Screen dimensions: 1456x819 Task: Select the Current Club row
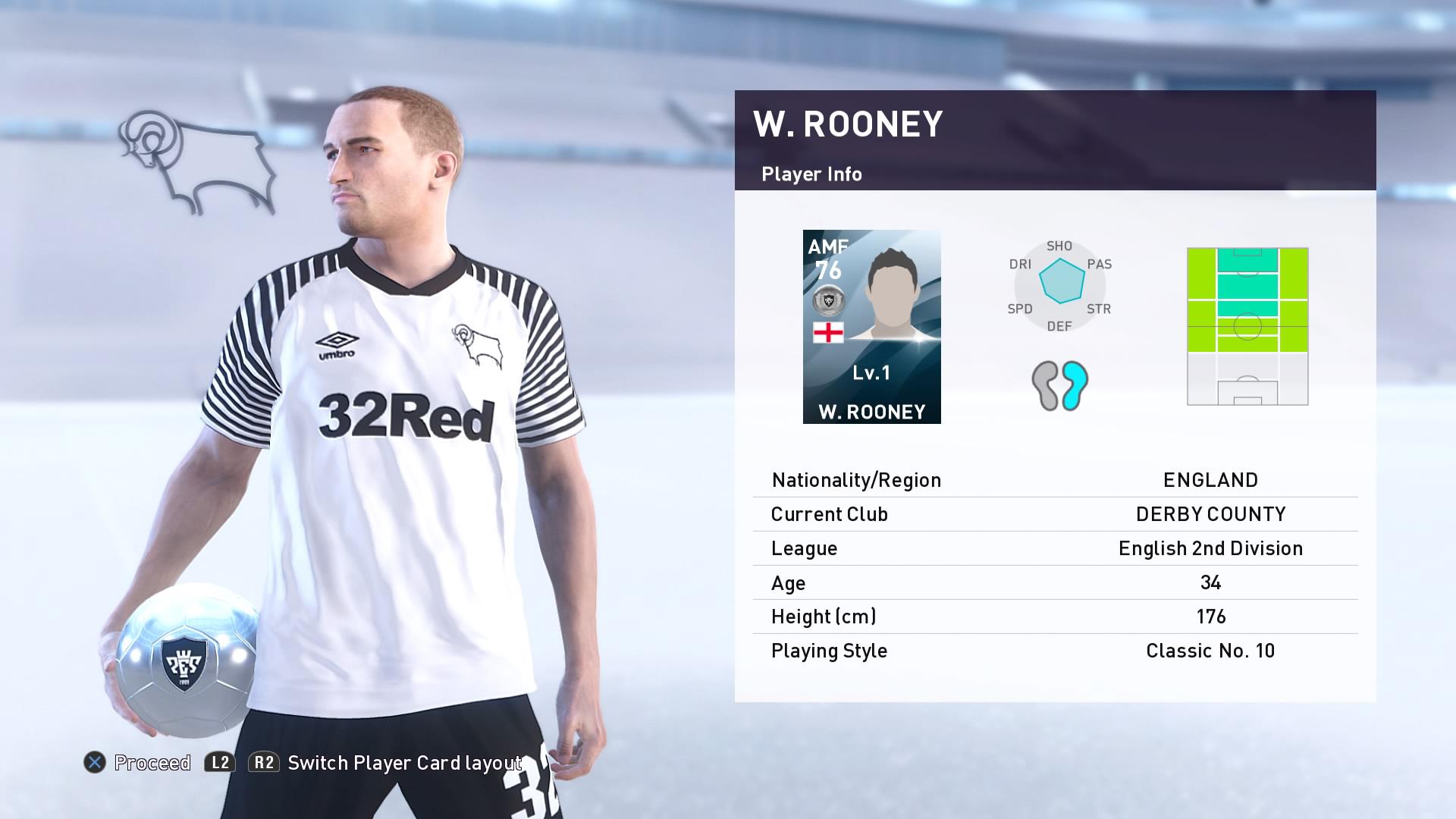coord(1055,514)
